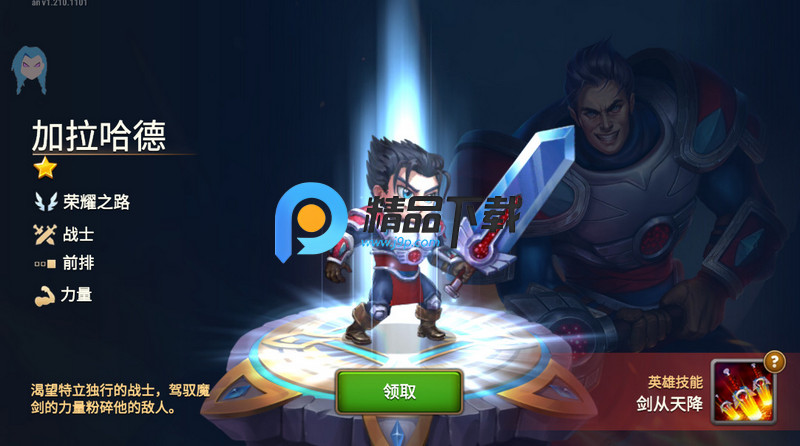Click the green 领取 claim button
Image resolution: width=800 pixels, height=446 pixels.
pos(399,391)
